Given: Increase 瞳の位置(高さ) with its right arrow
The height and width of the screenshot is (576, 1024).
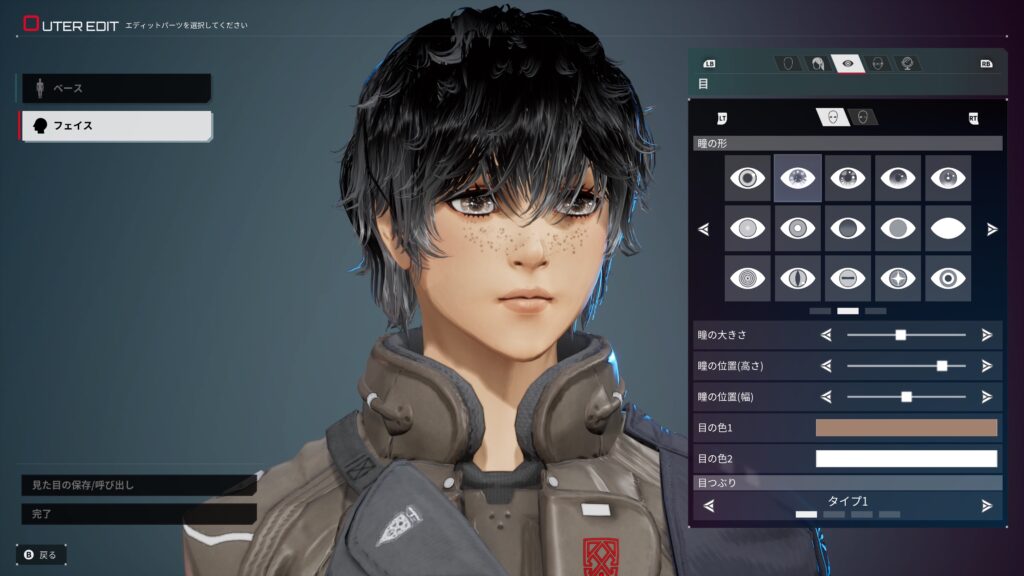Looking at the screenshot, I should tap(986, 366).
